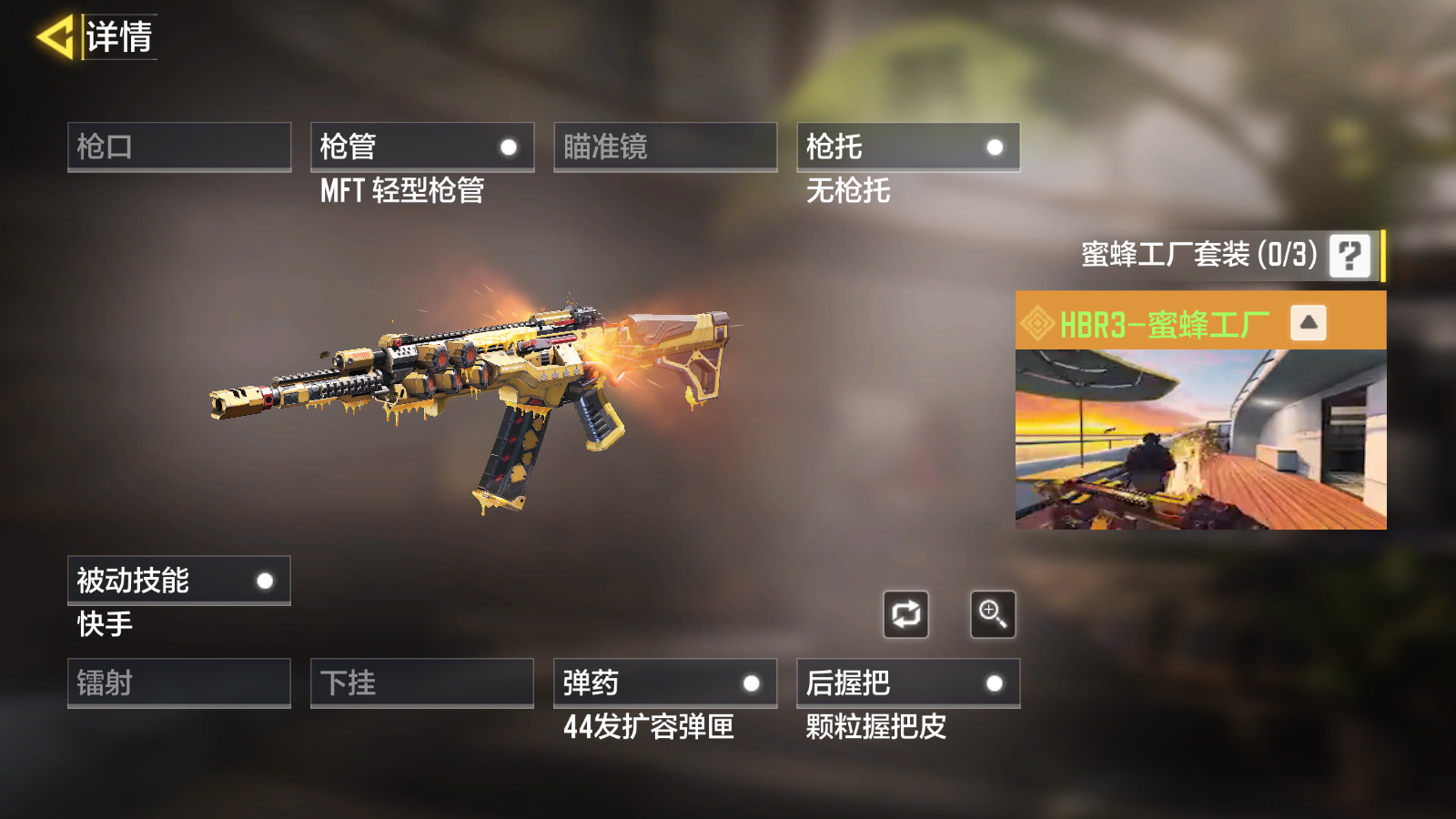The height and width of the screenshot is (819, 1456).
Task: Select the 枪管 barrel attachment slot
Action: pos(422,147)
